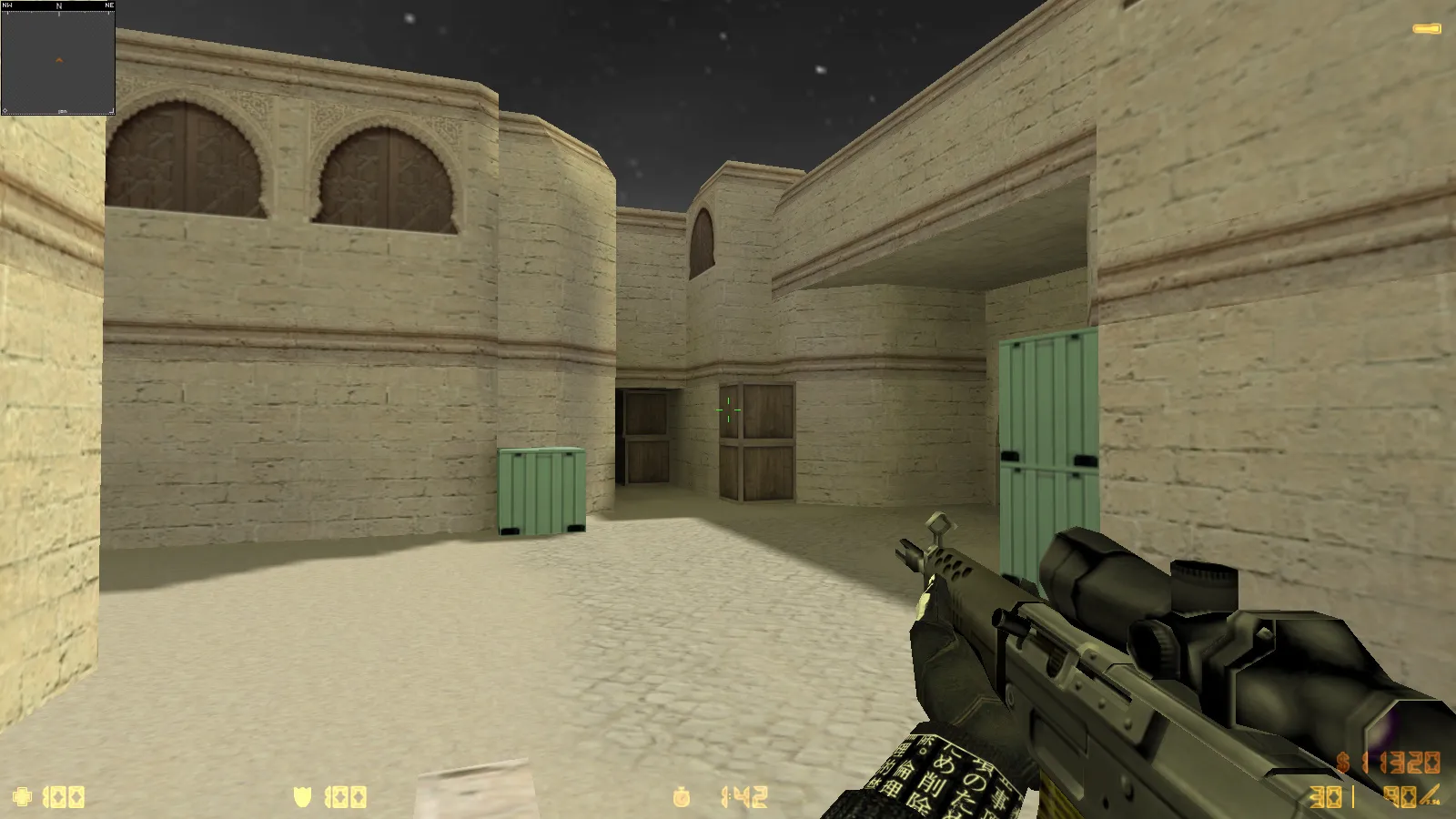Click the green crosshair in screen center
The image size is (1456, 819).
(726, 411)
